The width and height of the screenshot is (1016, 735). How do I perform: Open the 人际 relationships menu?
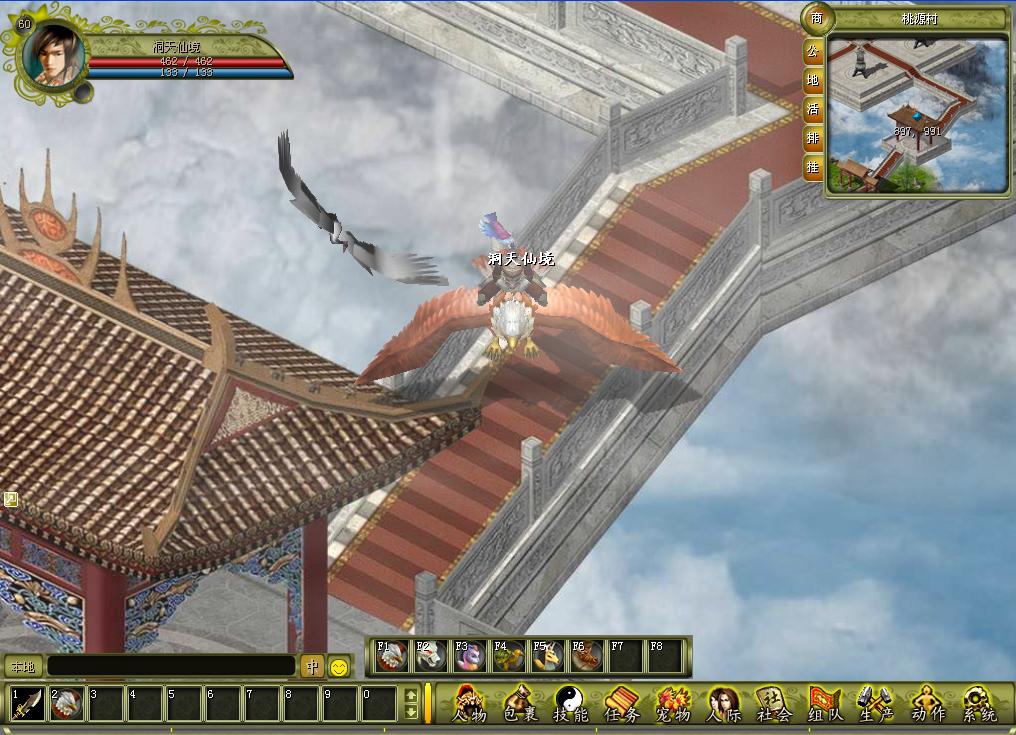click(x=723, y=703)
